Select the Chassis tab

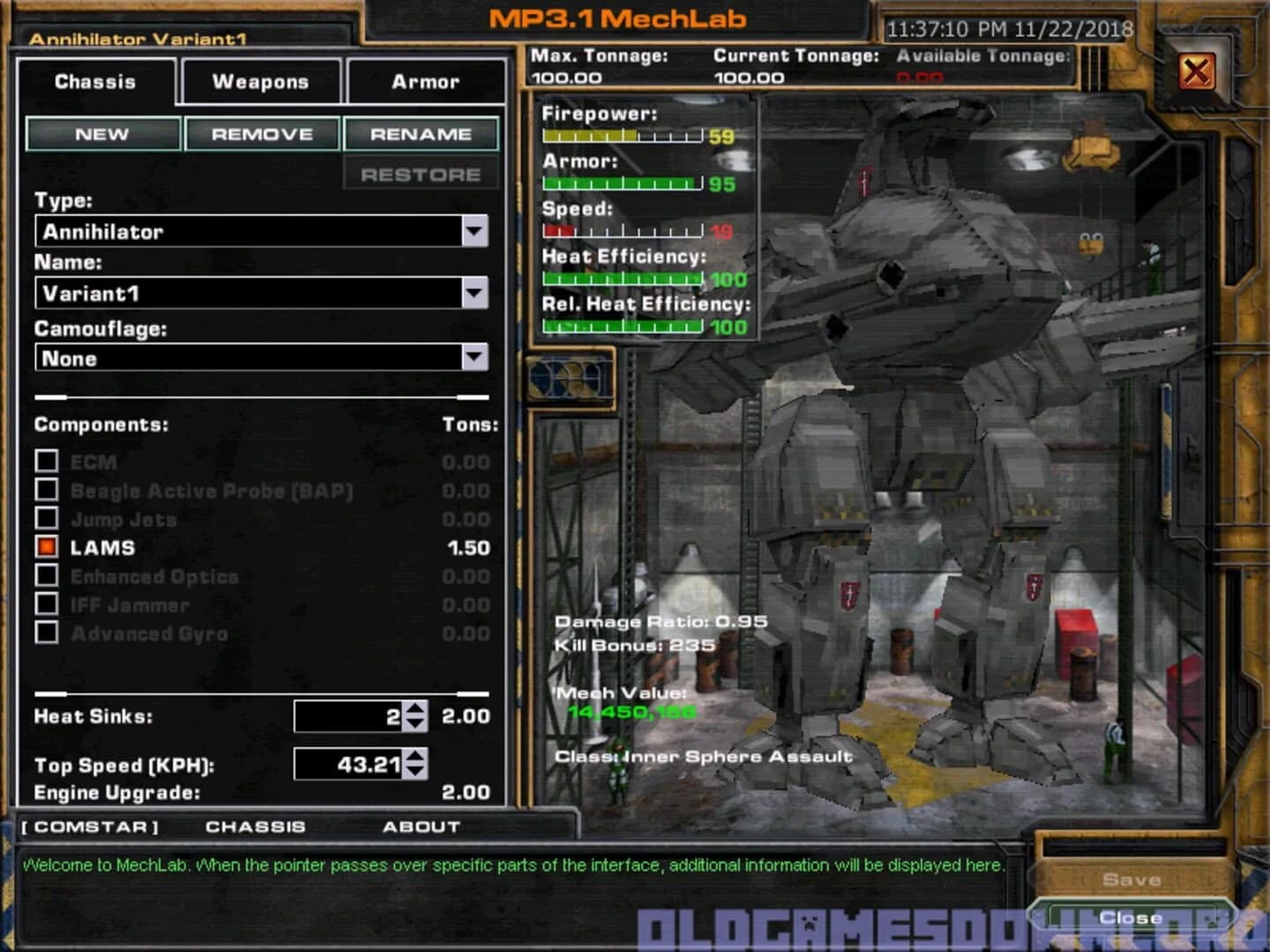(94, 81)
